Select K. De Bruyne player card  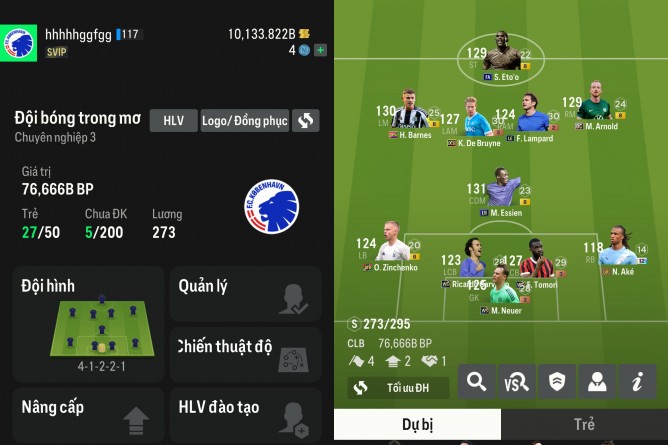pos(478,121)
